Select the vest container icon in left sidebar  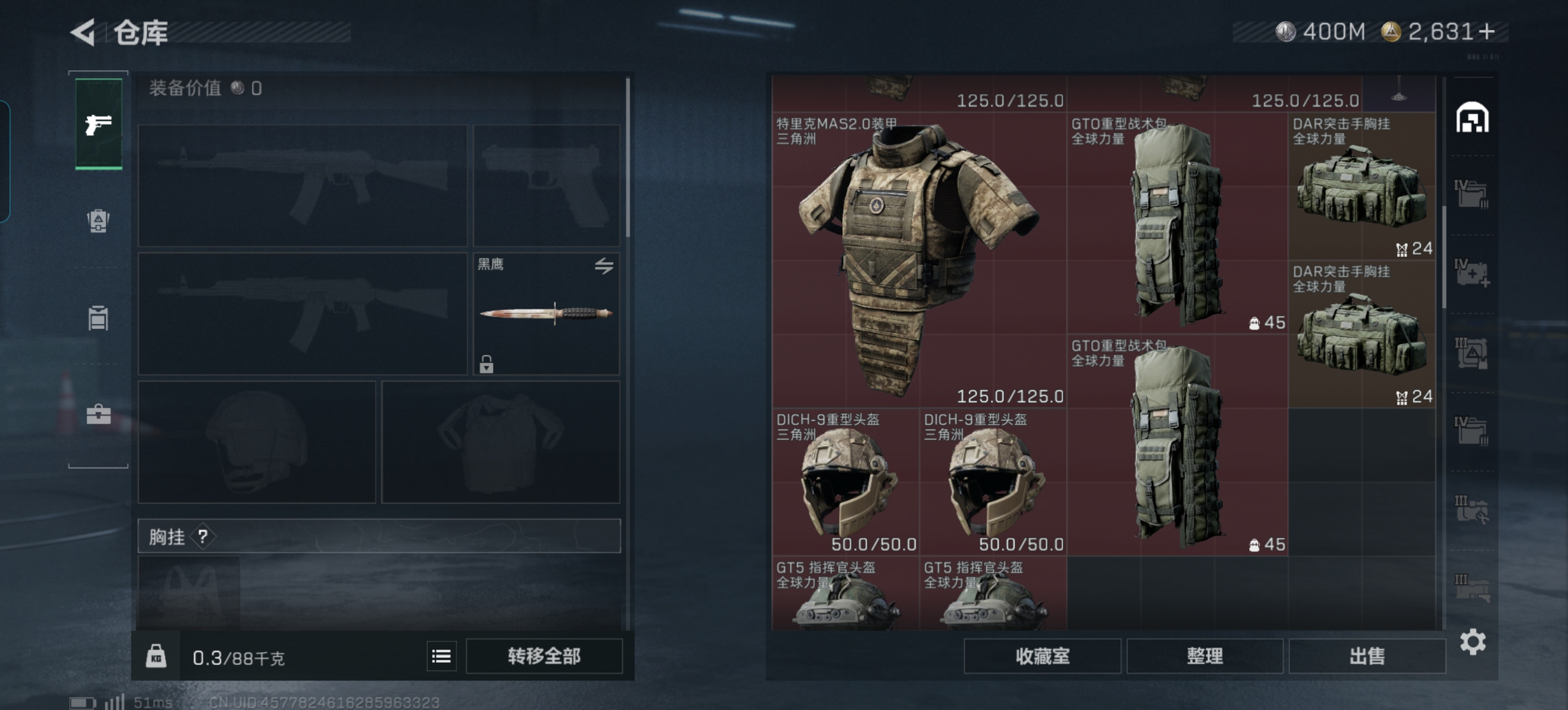tap(98, 318)
